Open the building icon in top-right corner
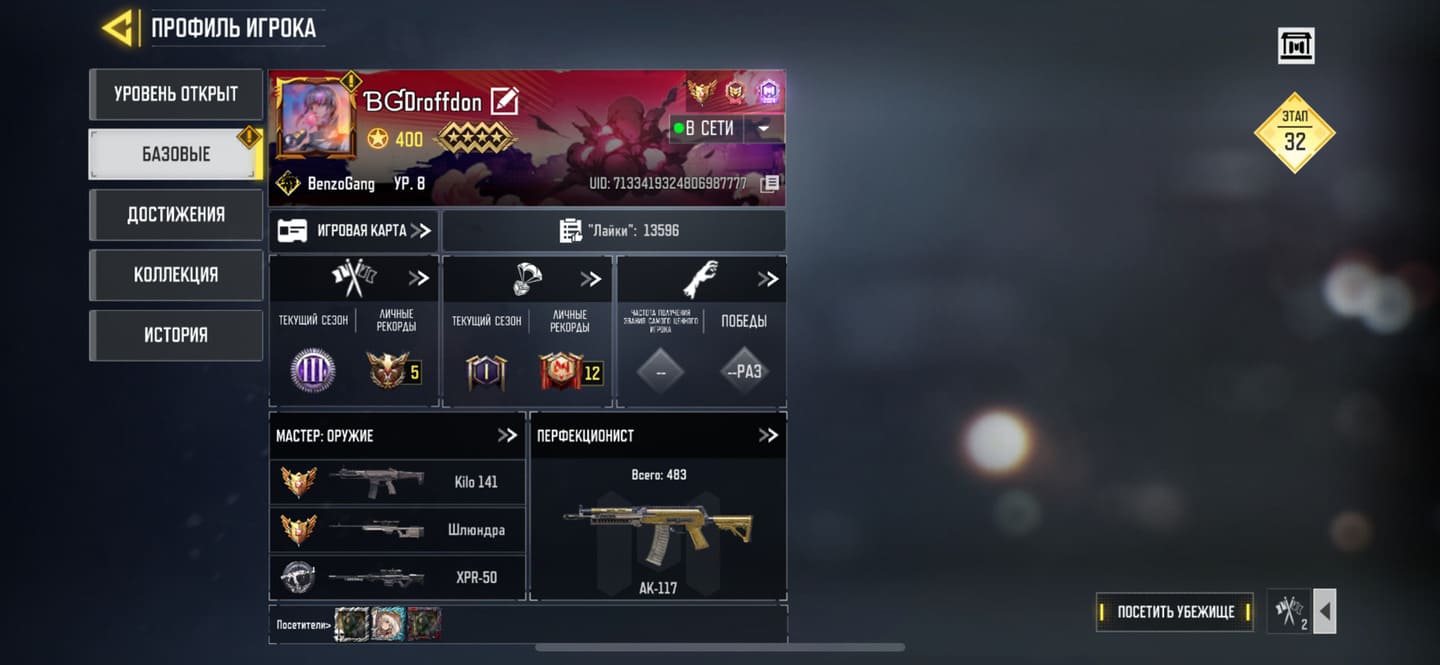Screen dimensions: 1440x665 coord(1296,46)
